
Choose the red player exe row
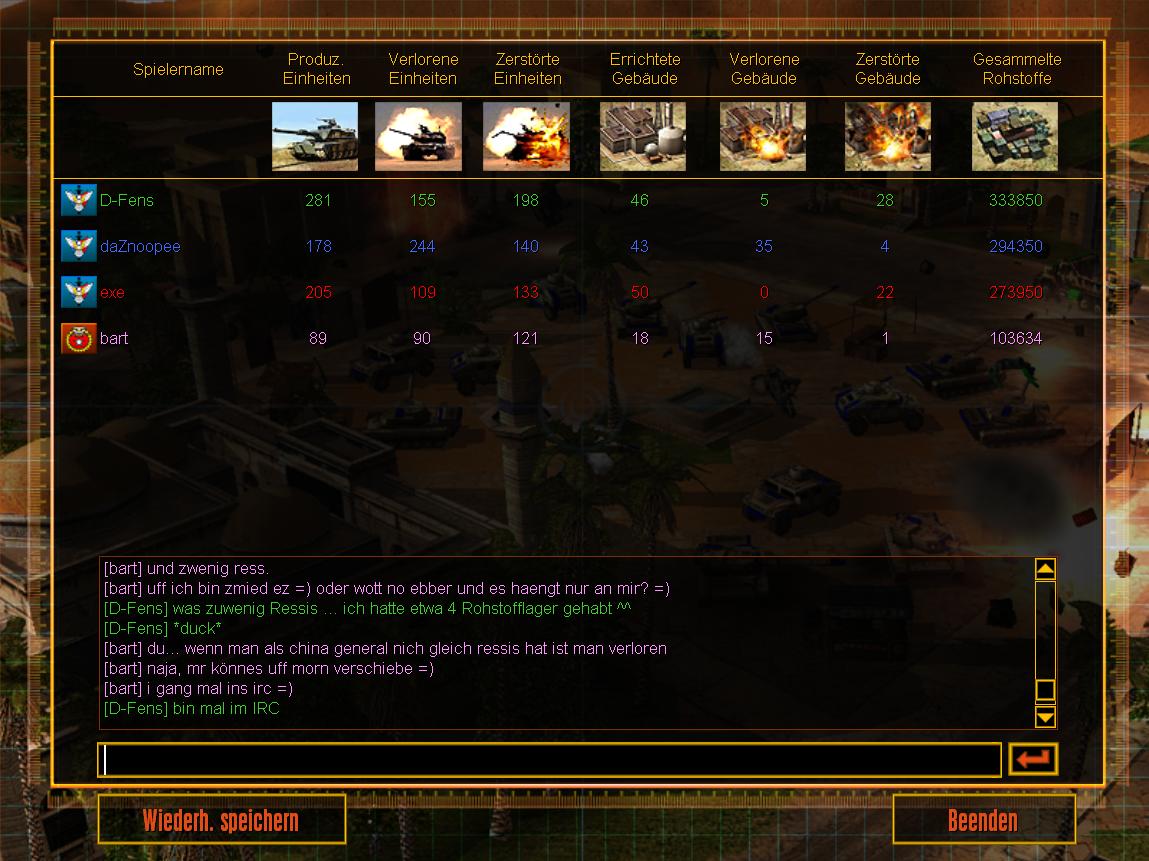point(112,292)
